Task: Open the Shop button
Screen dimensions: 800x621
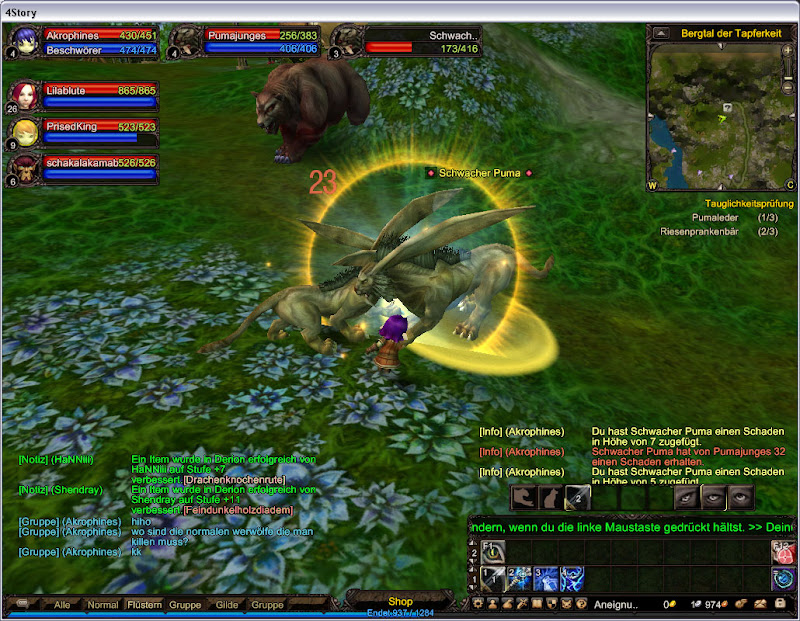Action: click(x=400, y=601)
